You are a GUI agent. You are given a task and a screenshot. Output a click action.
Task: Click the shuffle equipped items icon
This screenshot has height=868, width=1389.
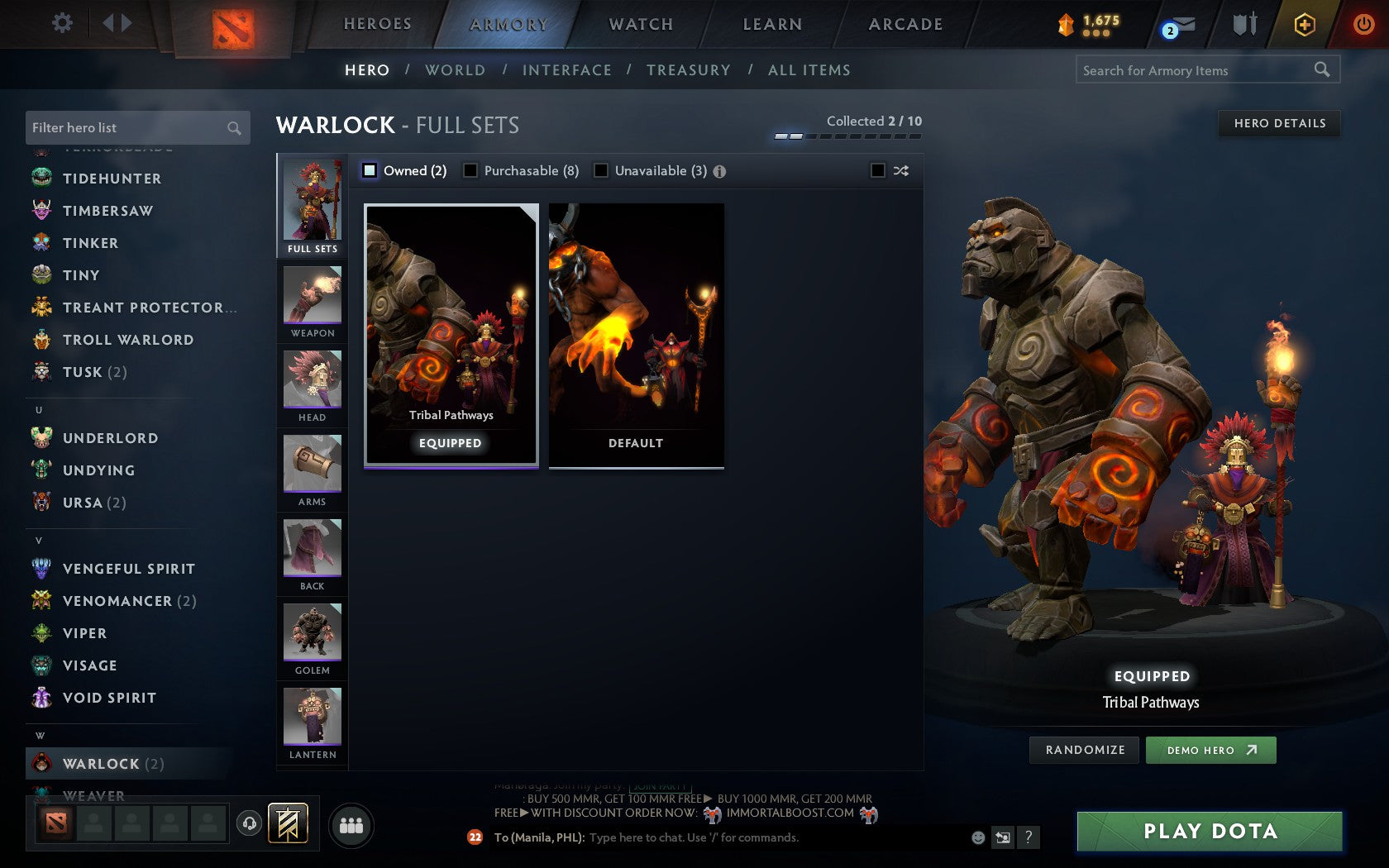pyautogui.click(x=900, y=170)
